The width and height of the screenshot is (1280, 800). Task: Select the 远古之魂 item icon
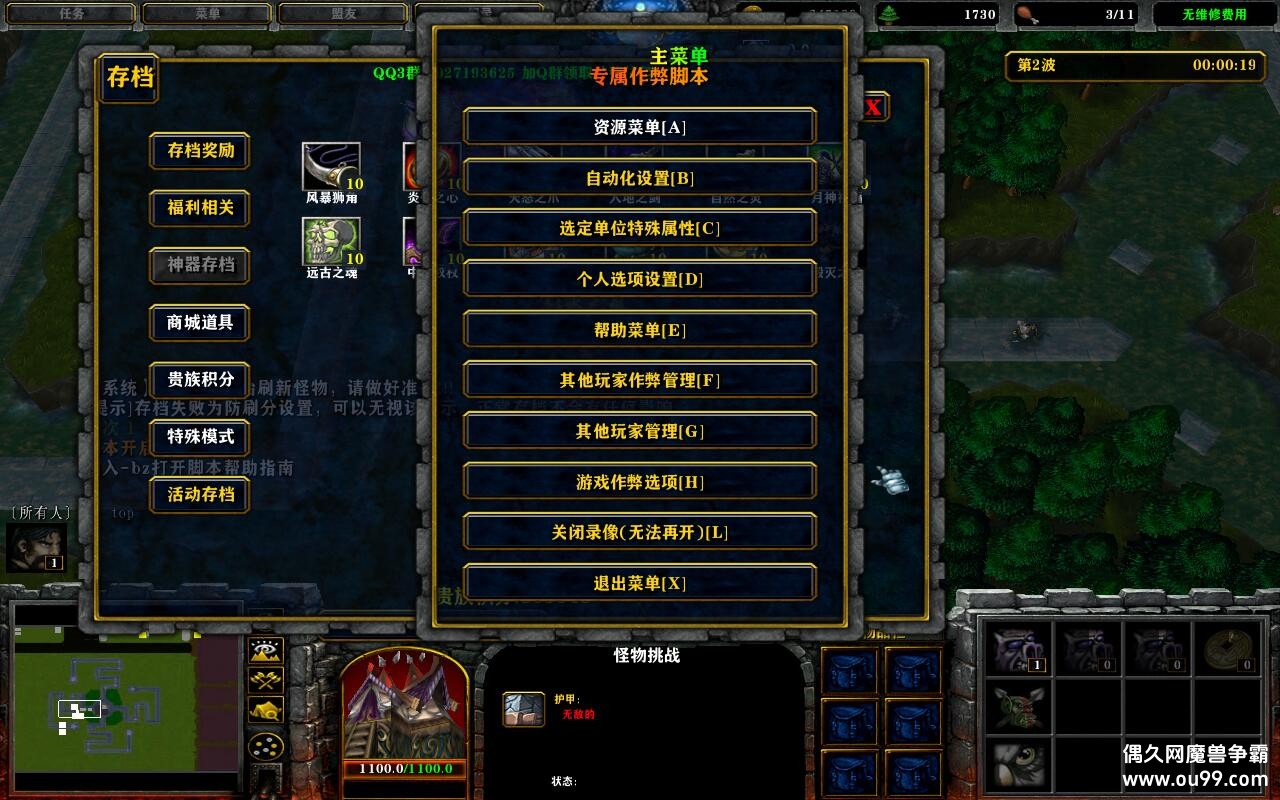pyautogui.click(x=330, y=243)
